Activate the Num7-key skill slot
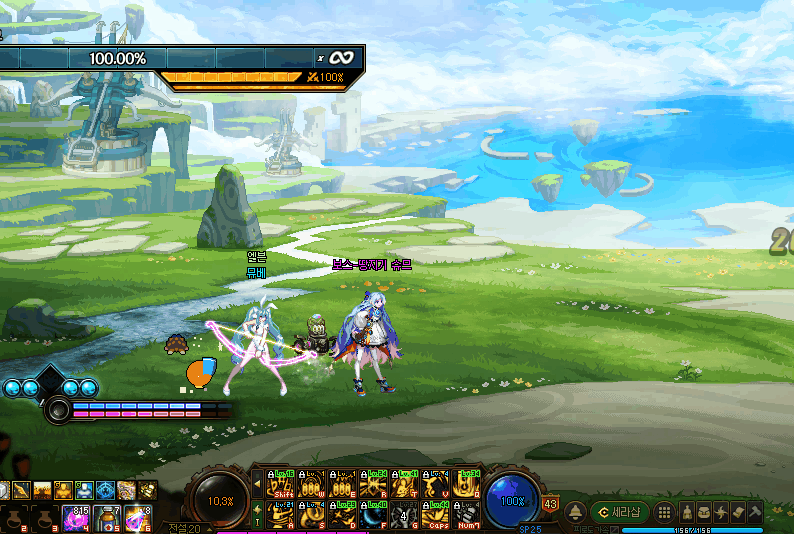 [x=466, y=514]
